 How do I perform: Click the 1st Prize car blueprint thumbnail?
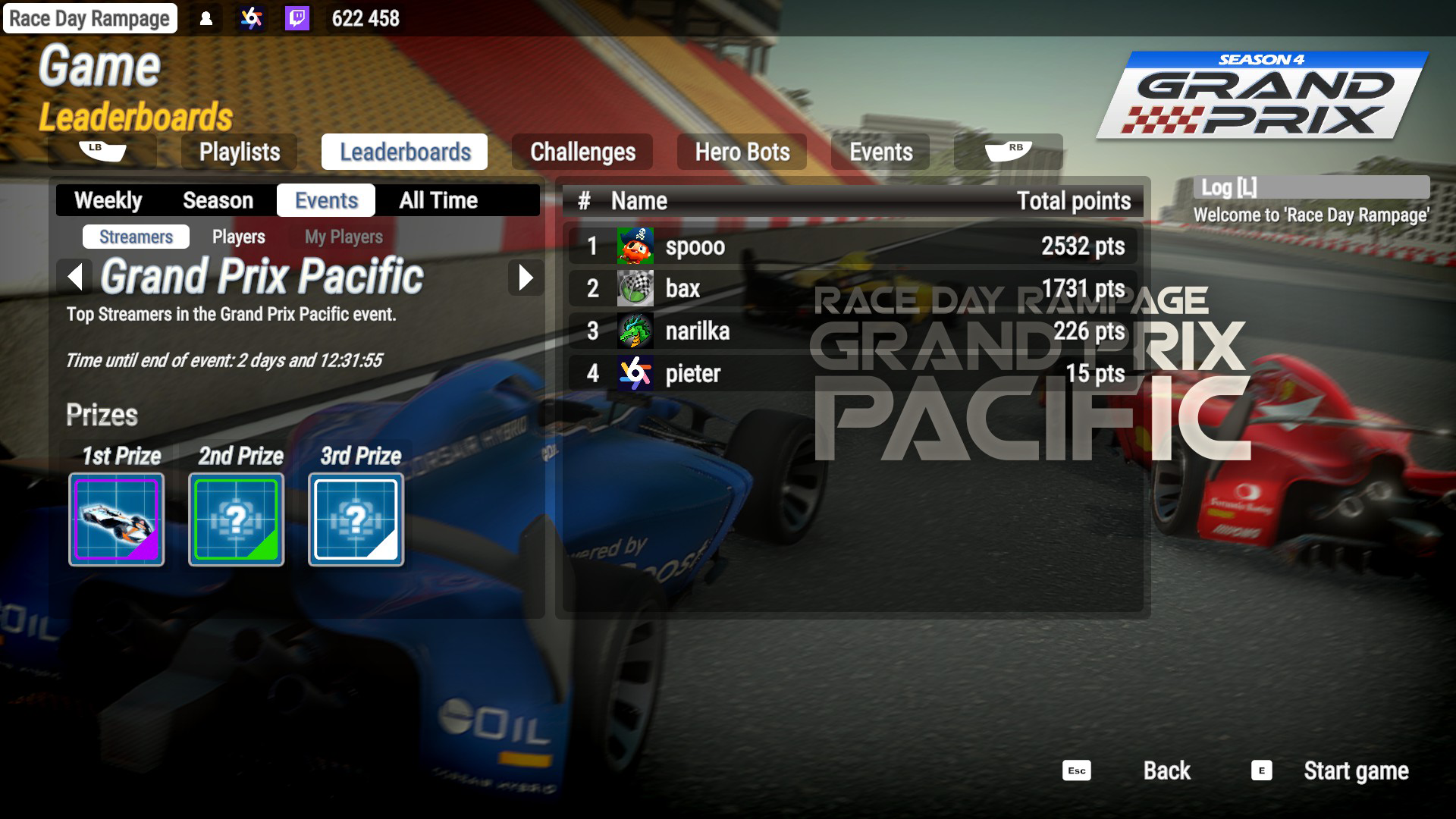click(116, 519)
